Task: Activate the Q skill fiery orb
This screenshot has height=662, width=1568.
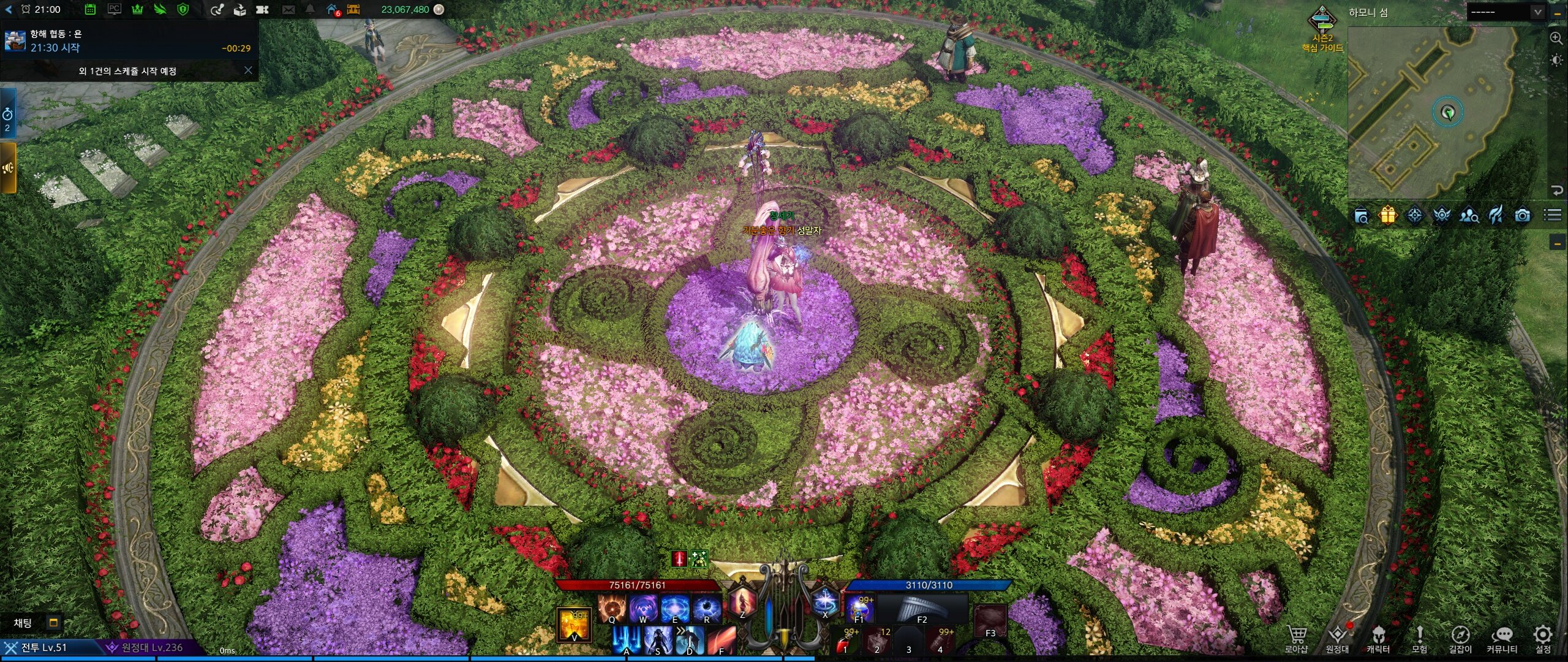Action: (x=611, y=609)
